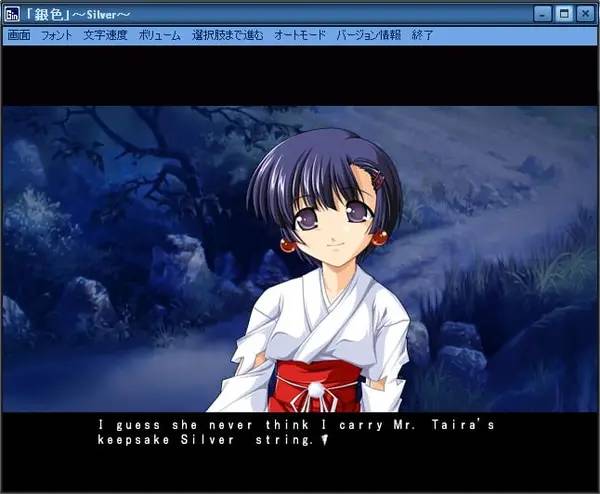Image resolution: width=600 pixels, height=494 pixels.
Task: Open the ボリューム volume menu
Action: (x=160, y=35)
